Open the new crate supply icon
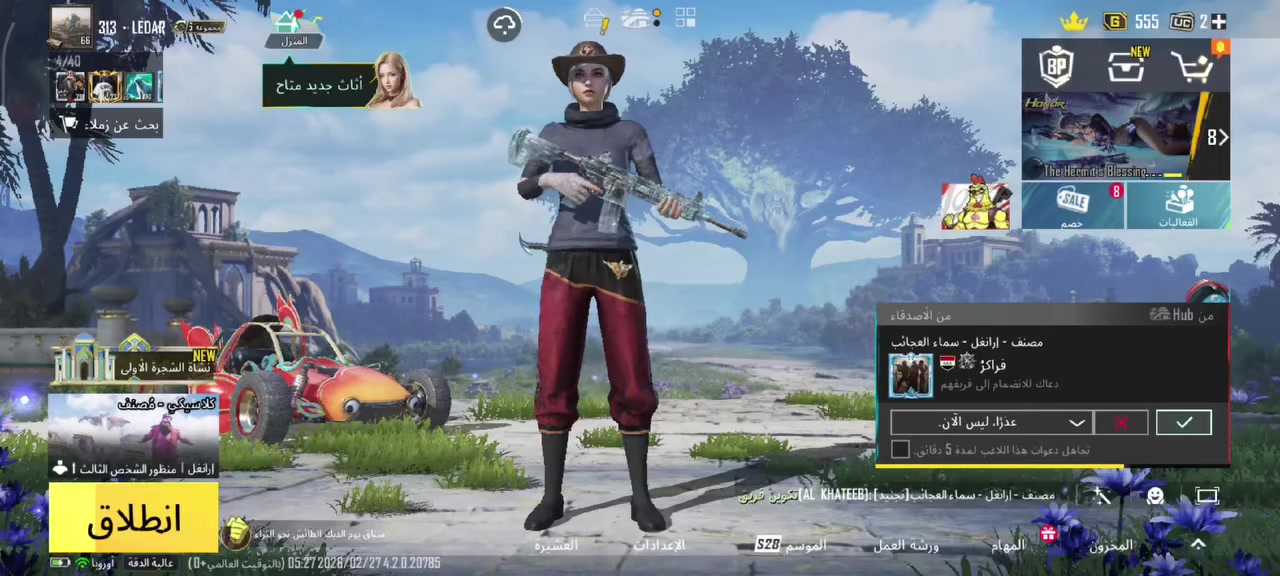Image resolution: width=1280 pixels, height=576 pixels. (x=1126, y=67)
